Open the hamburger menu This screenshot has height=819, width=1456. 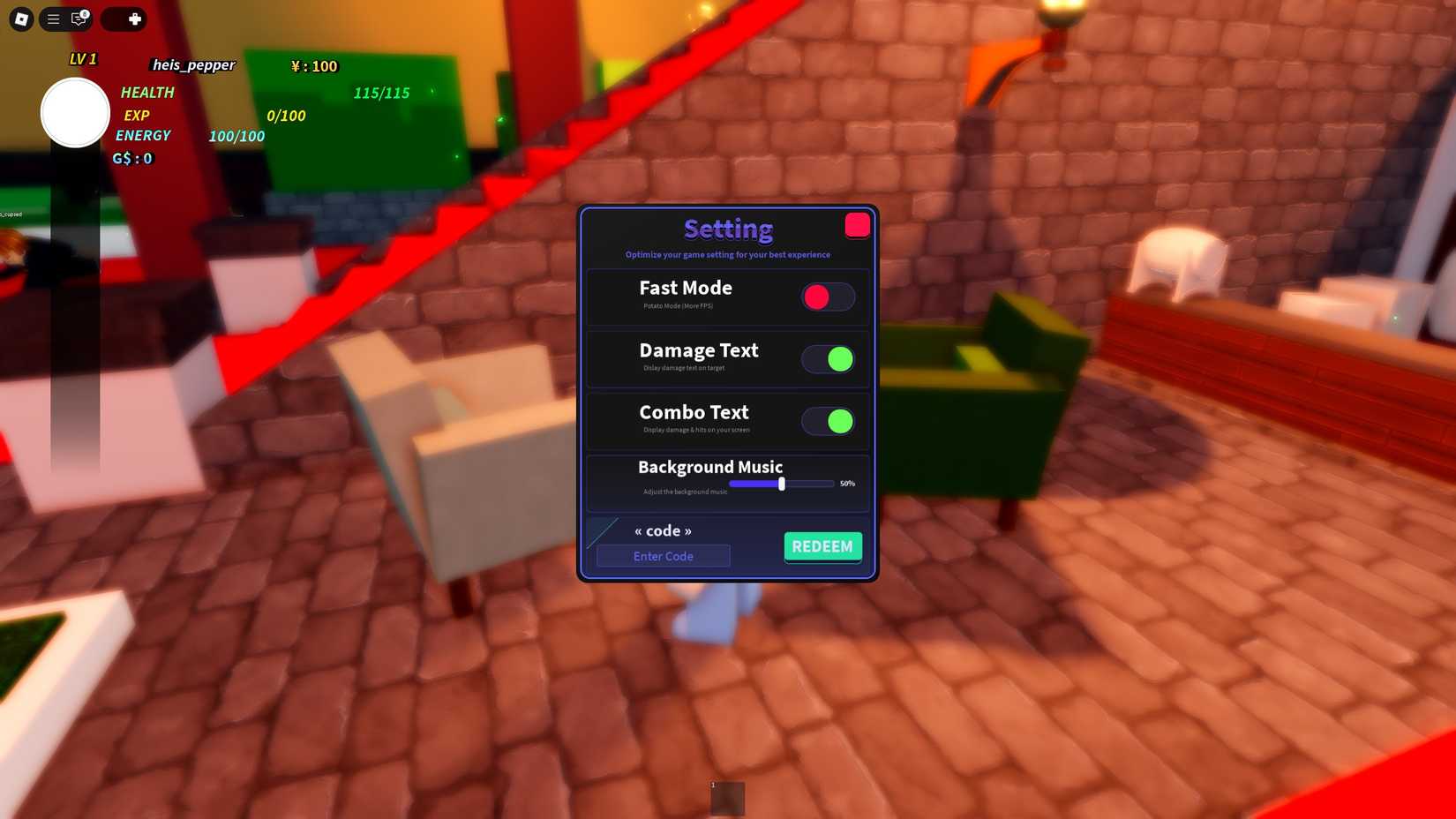pos(52,19)
